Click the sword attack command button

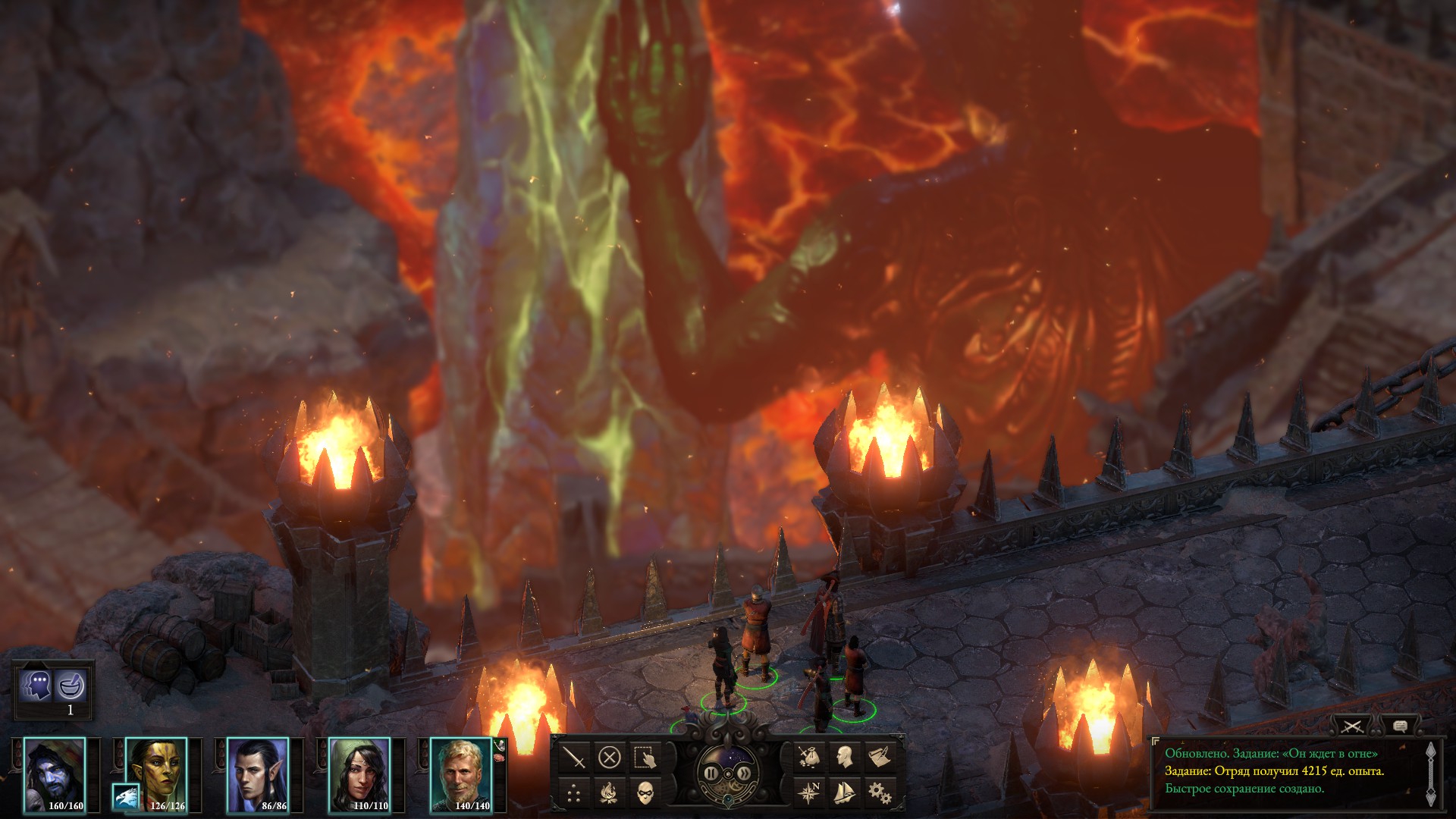[574, 757]
